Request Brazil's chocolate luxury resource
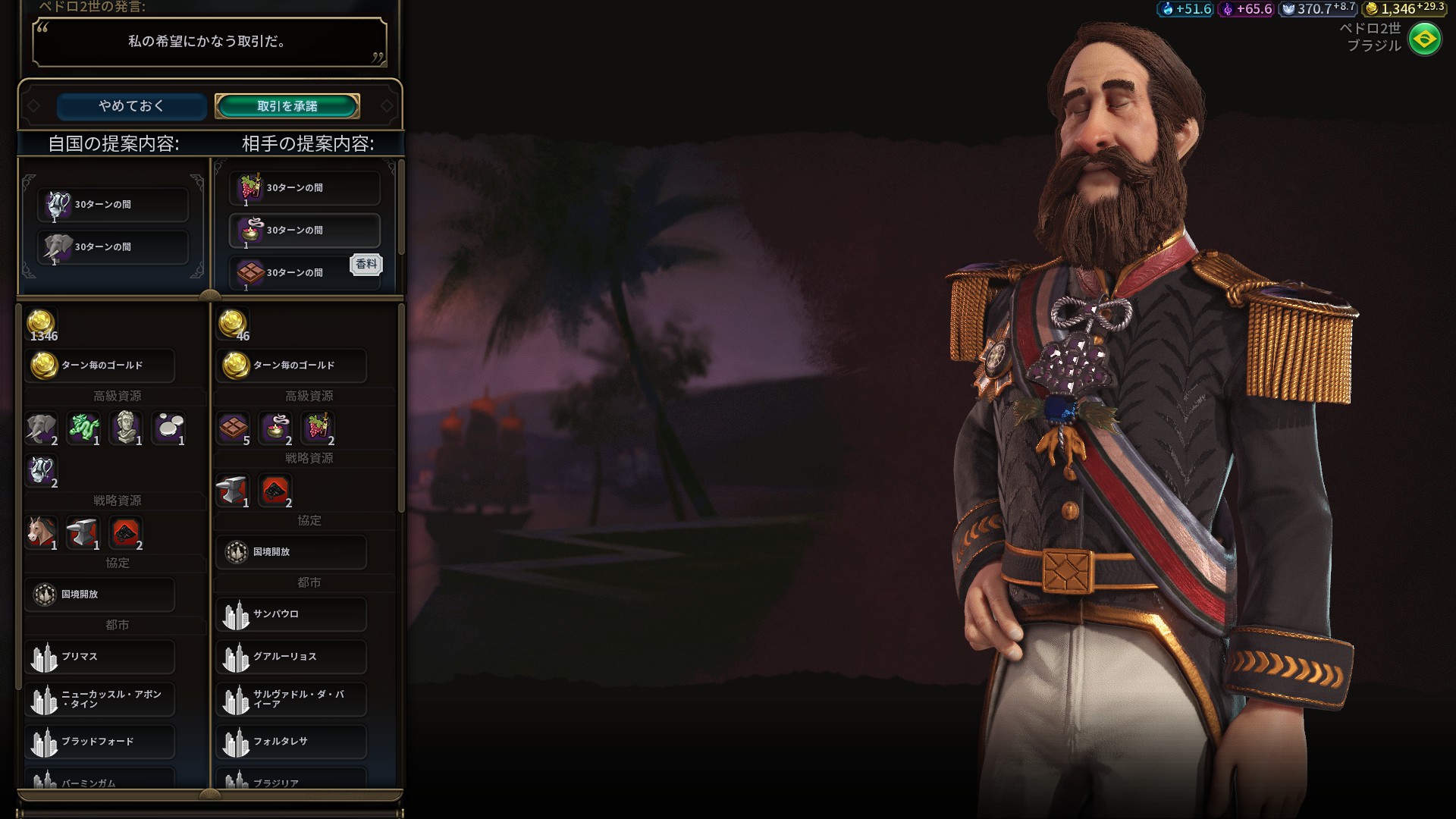 coord(234,428)
